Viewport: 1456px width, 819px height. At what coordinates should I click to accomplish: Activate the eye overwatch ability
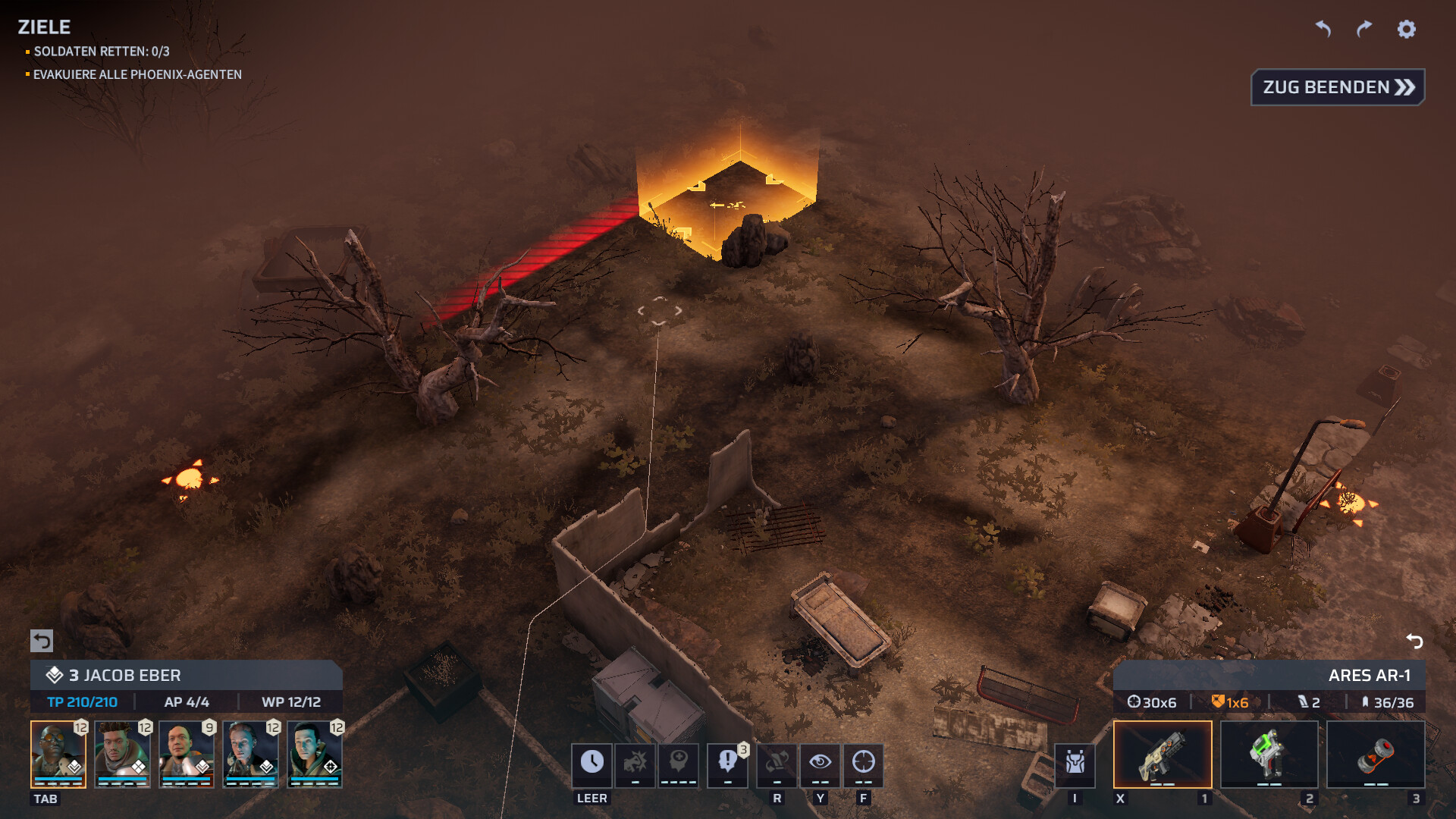click(x=821, y=764)
